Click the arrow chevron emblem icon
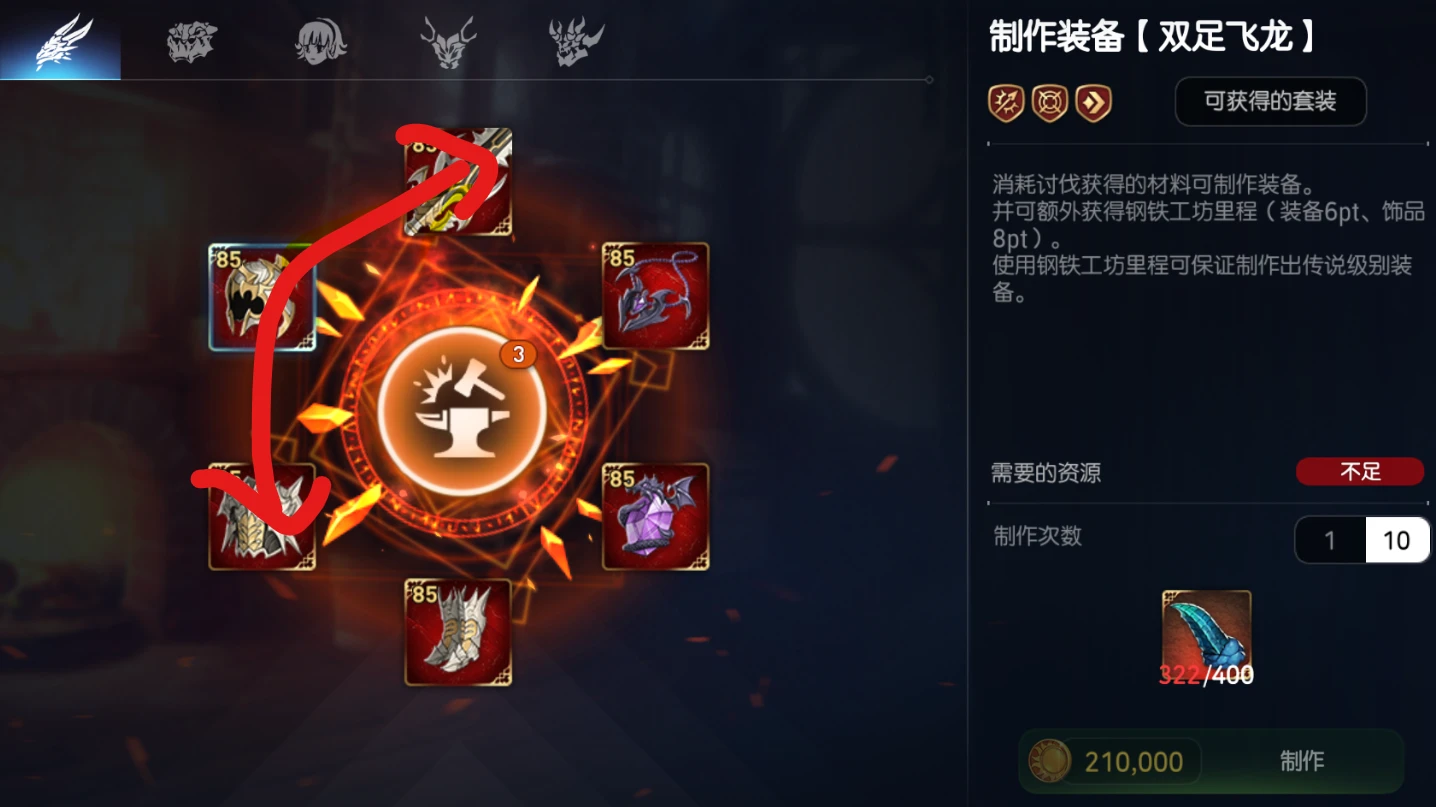1436x807 pixels. [x=1093, y=102]
